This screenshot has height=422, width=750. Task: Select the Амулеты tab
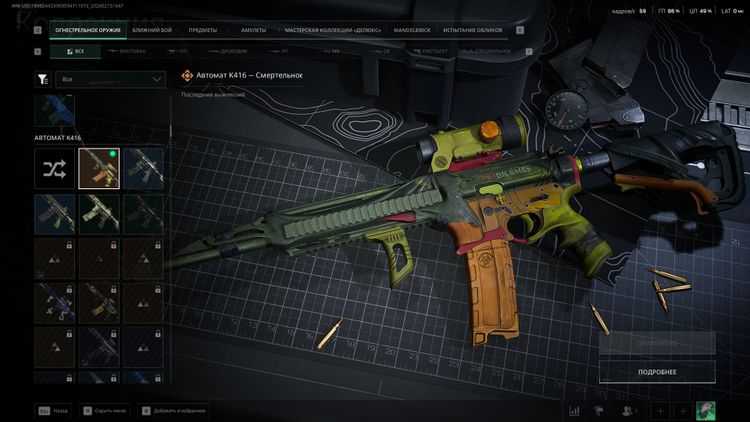point(253,30)
